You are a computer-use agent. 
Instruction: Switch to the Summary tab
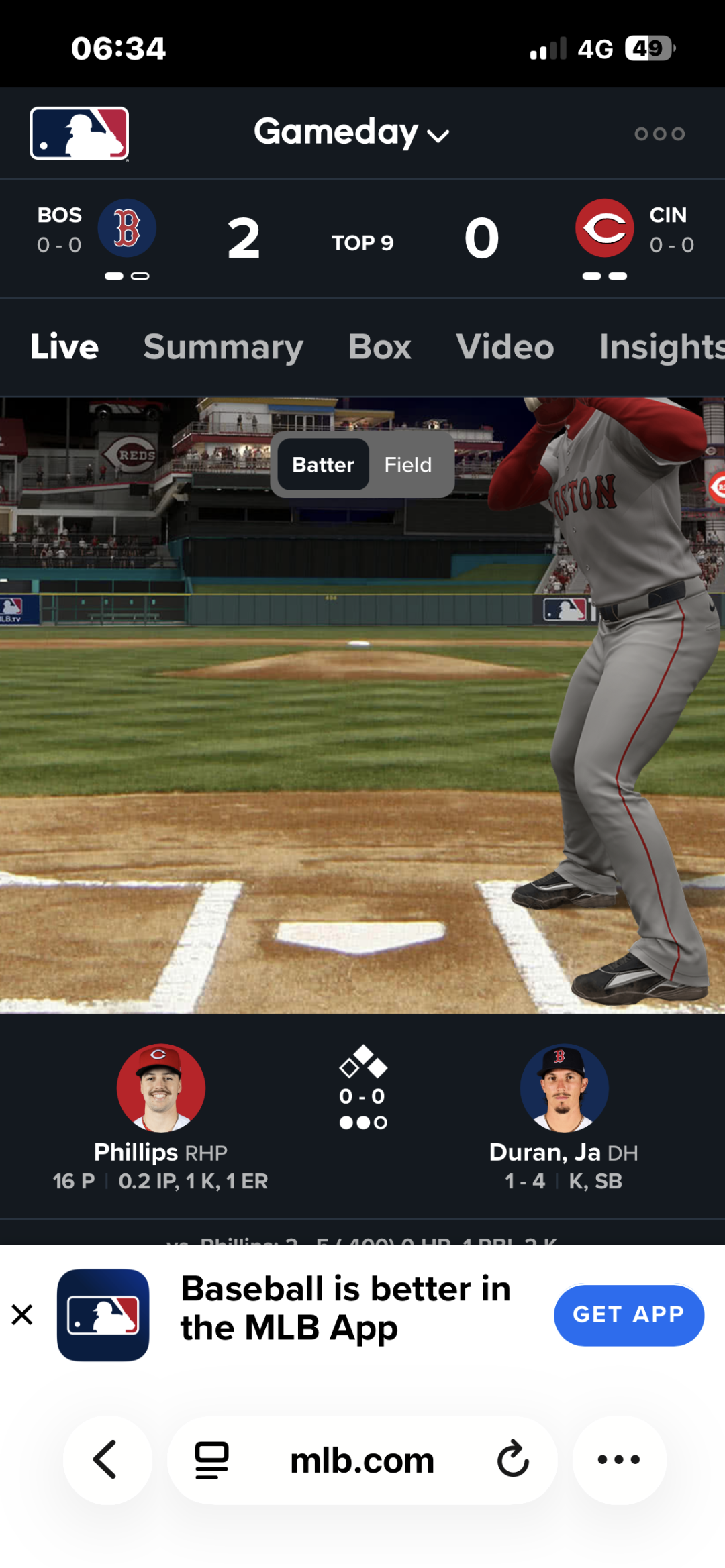223,347
